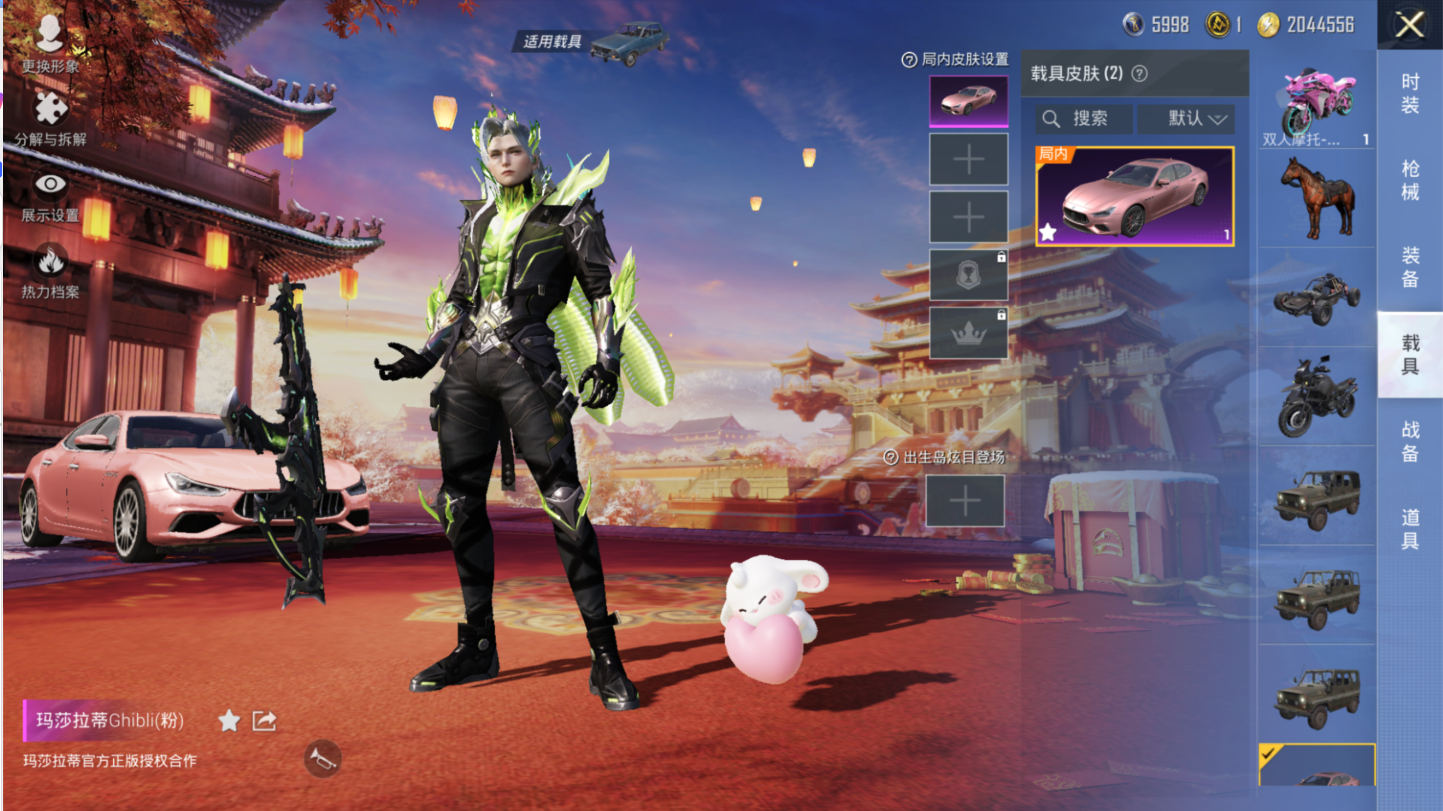Viewport: 1443px width, 811px height.
Task: Honk the round horn button
Action: [x=322, y=758]
